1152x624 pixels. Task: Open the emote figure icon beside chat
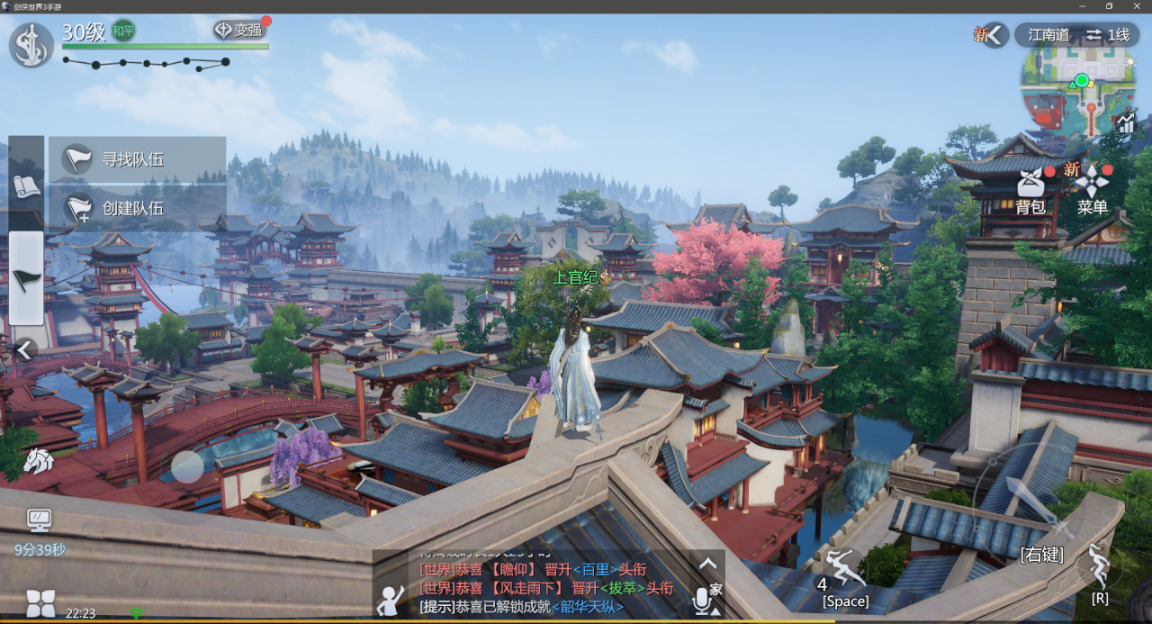390,600
